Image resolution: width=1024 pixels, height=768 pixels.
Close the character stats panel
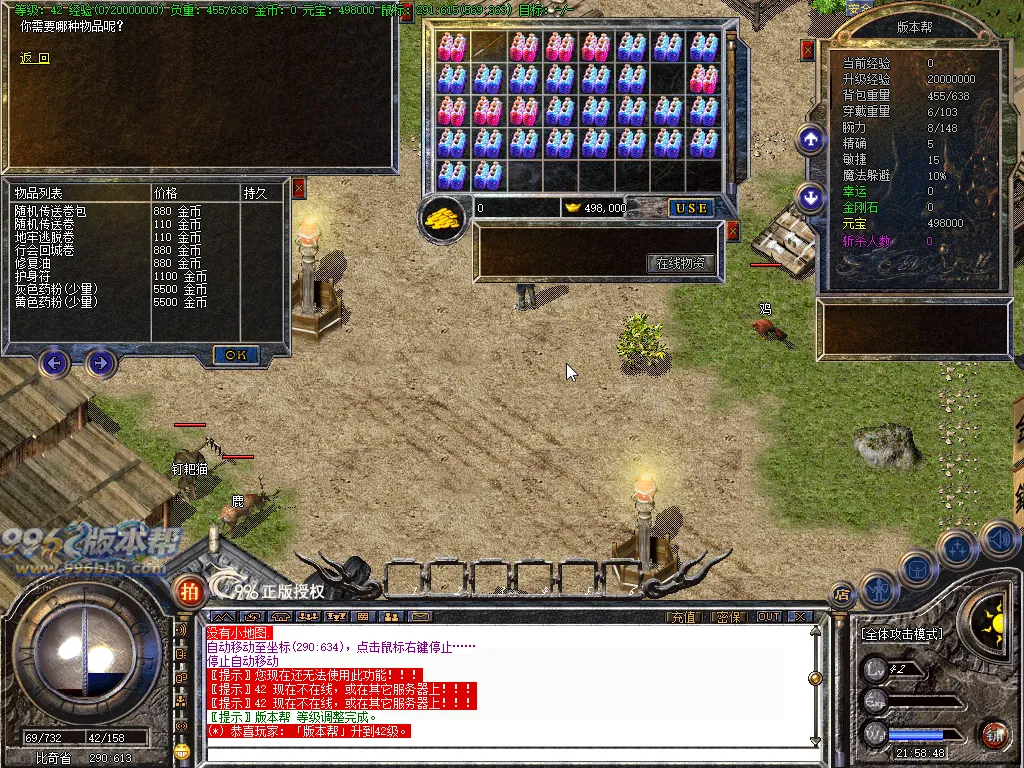point(808,50)
